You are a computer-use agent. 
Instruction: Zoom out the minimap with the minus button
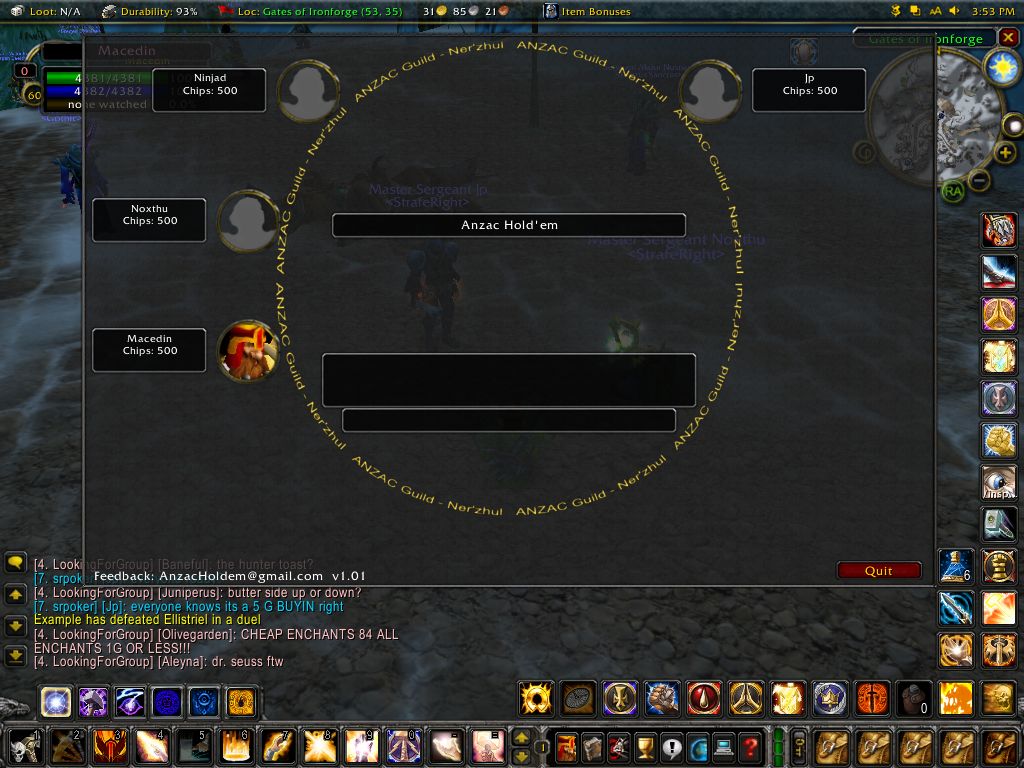coord(980,180)
